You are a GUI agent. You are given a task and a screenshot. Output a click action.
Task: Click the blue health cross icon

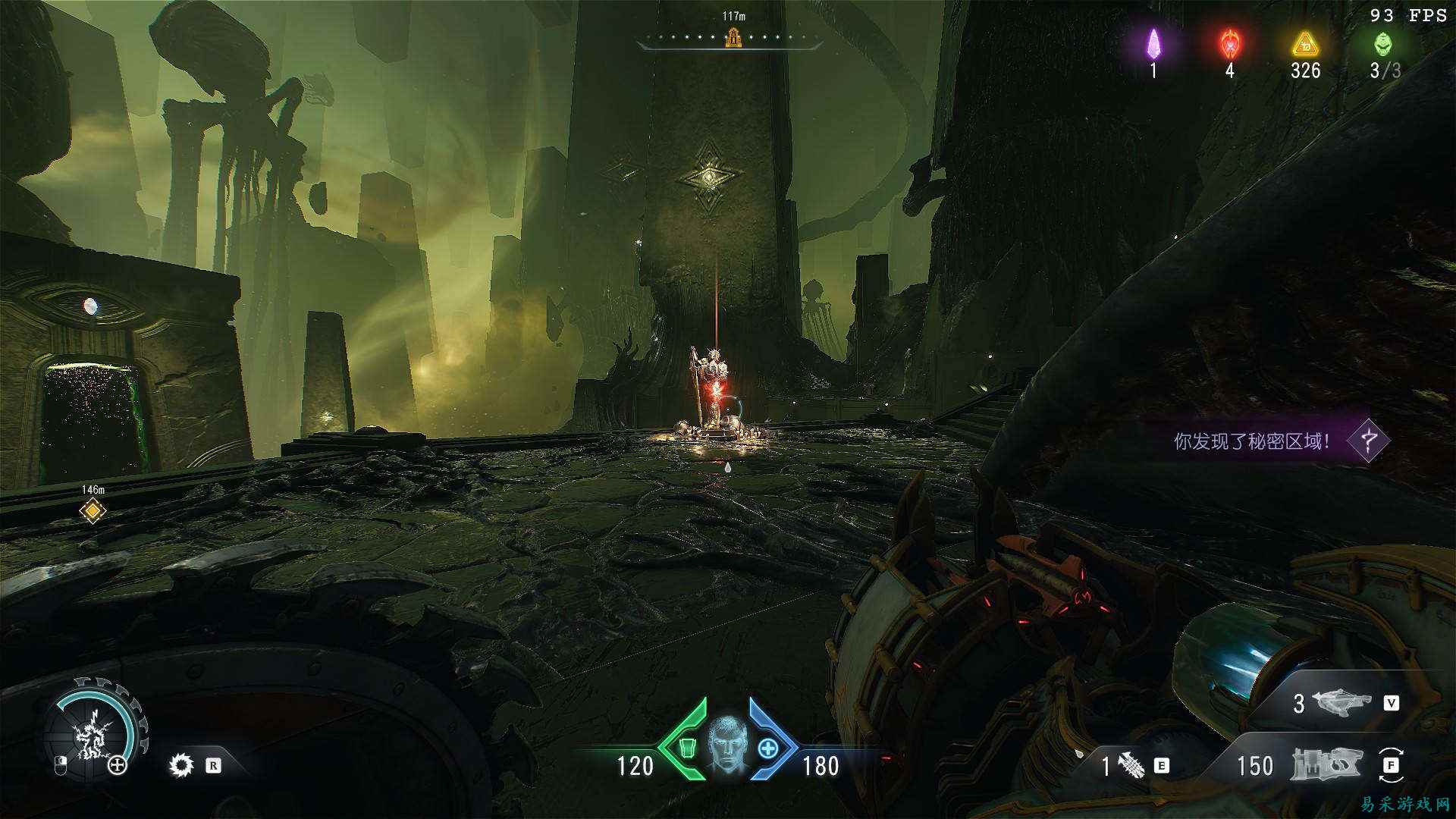click(768, 748)
